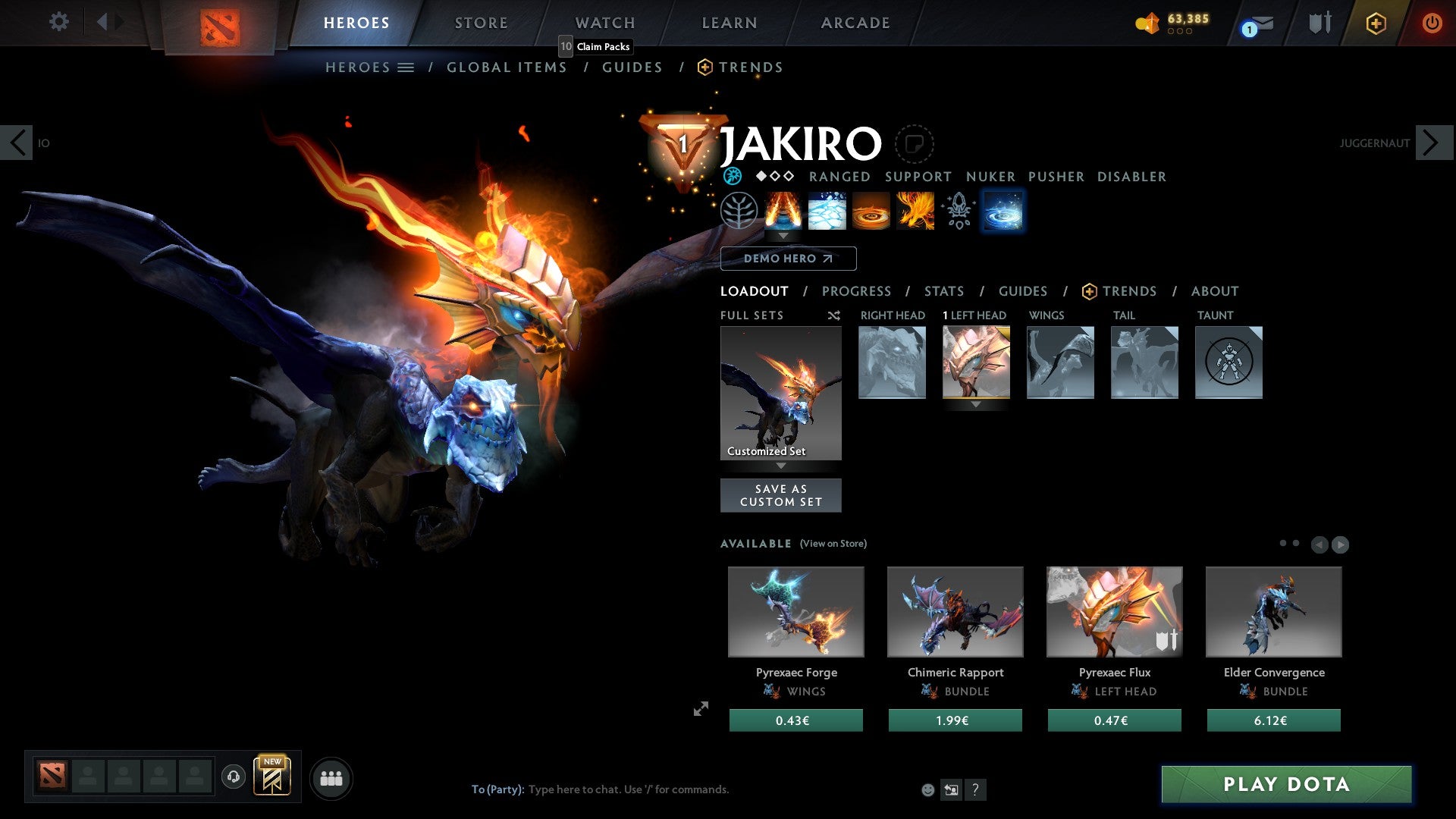Select Jakiro's Ice Path ability icon
The height and width of the screenshot is (819, 1456).
pos(827,212)
